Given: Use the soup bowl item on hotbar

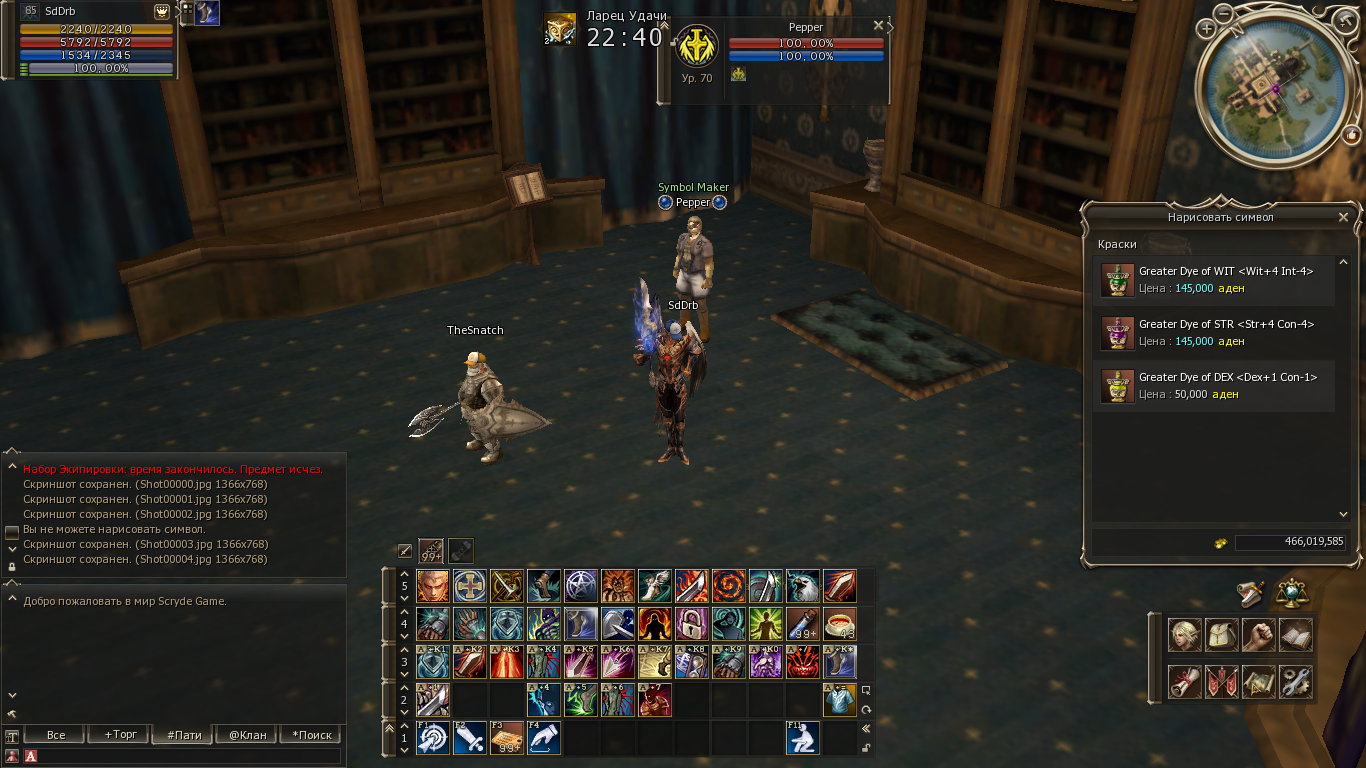Looking at the screenshot, I should [840, 624].
